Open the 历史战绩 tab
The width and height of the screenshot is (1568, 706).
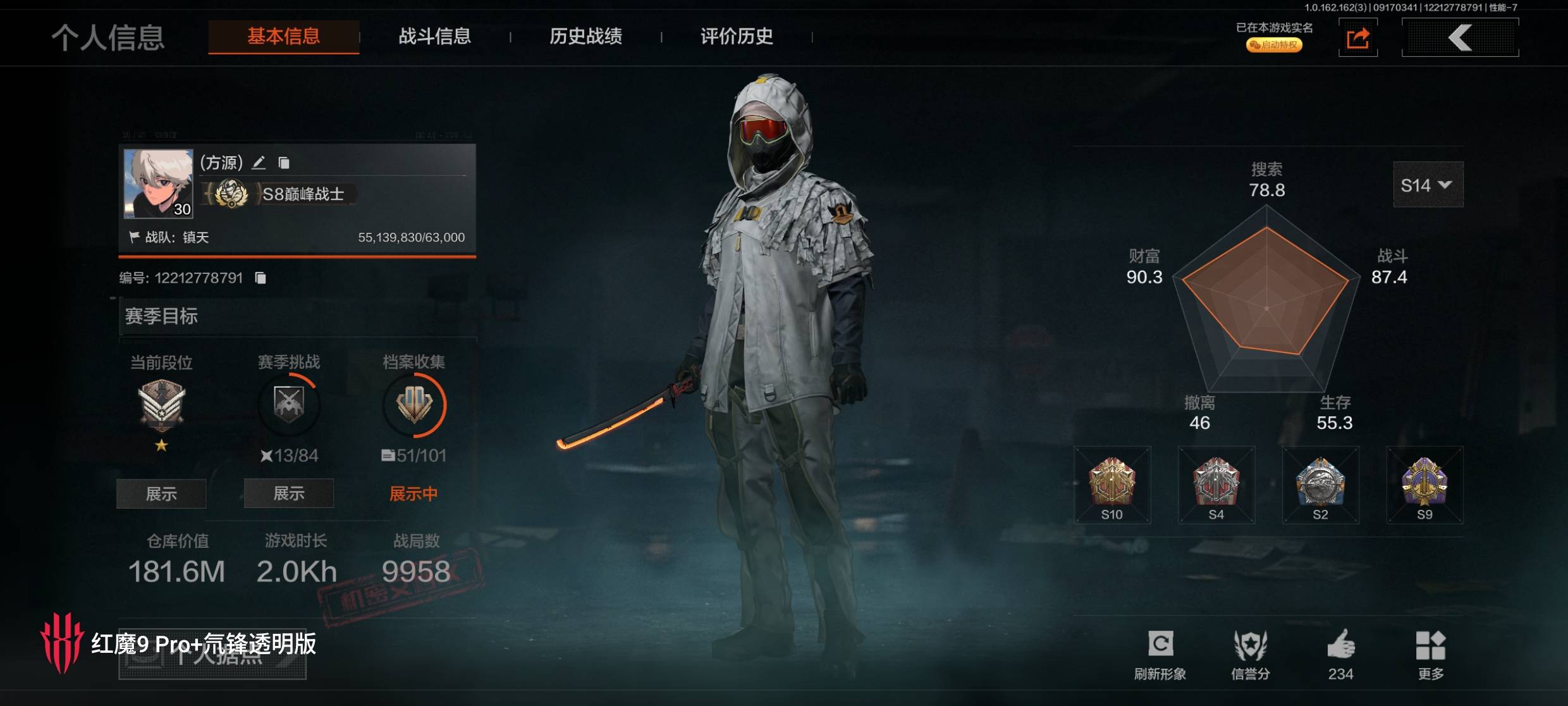585,37
